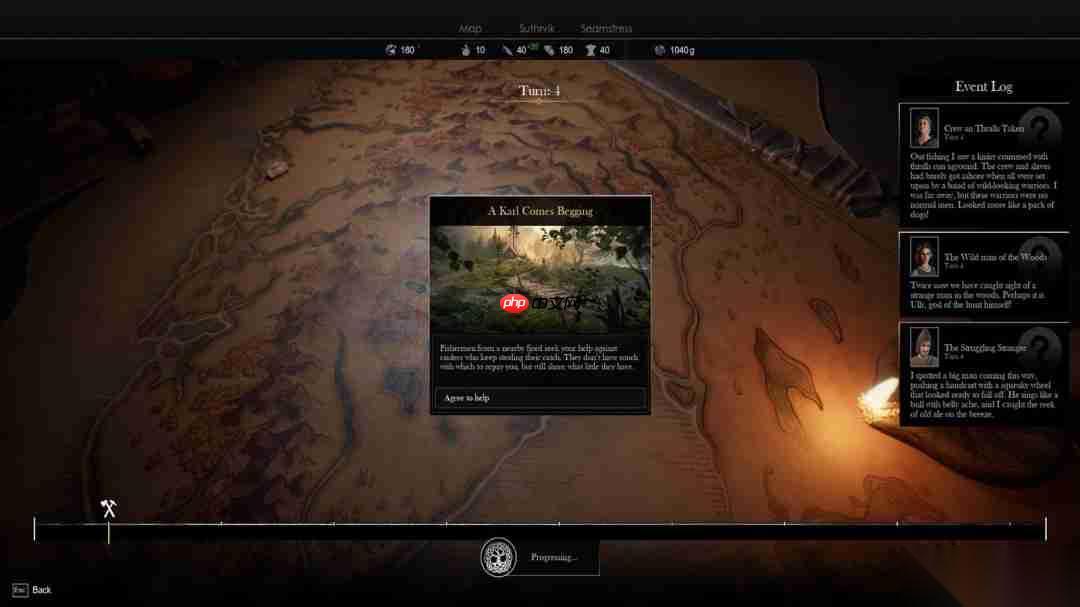Switch to the Map tab
This screenshot has width=1080, height=607.
pos(470,29)
